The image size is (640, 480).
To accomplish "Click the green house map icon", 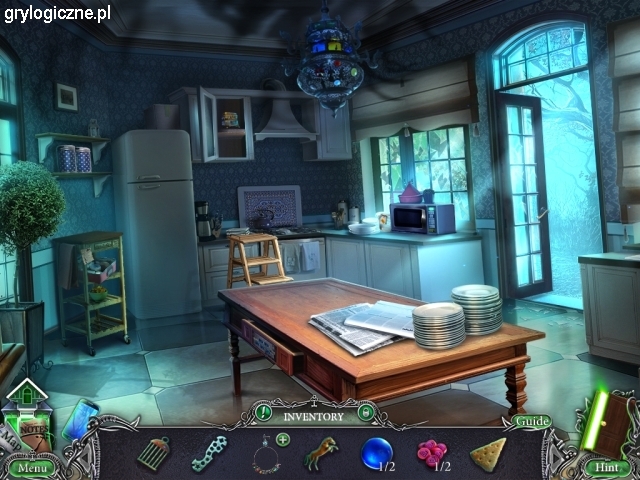I will pyautogui.click(x=27, y=392).
